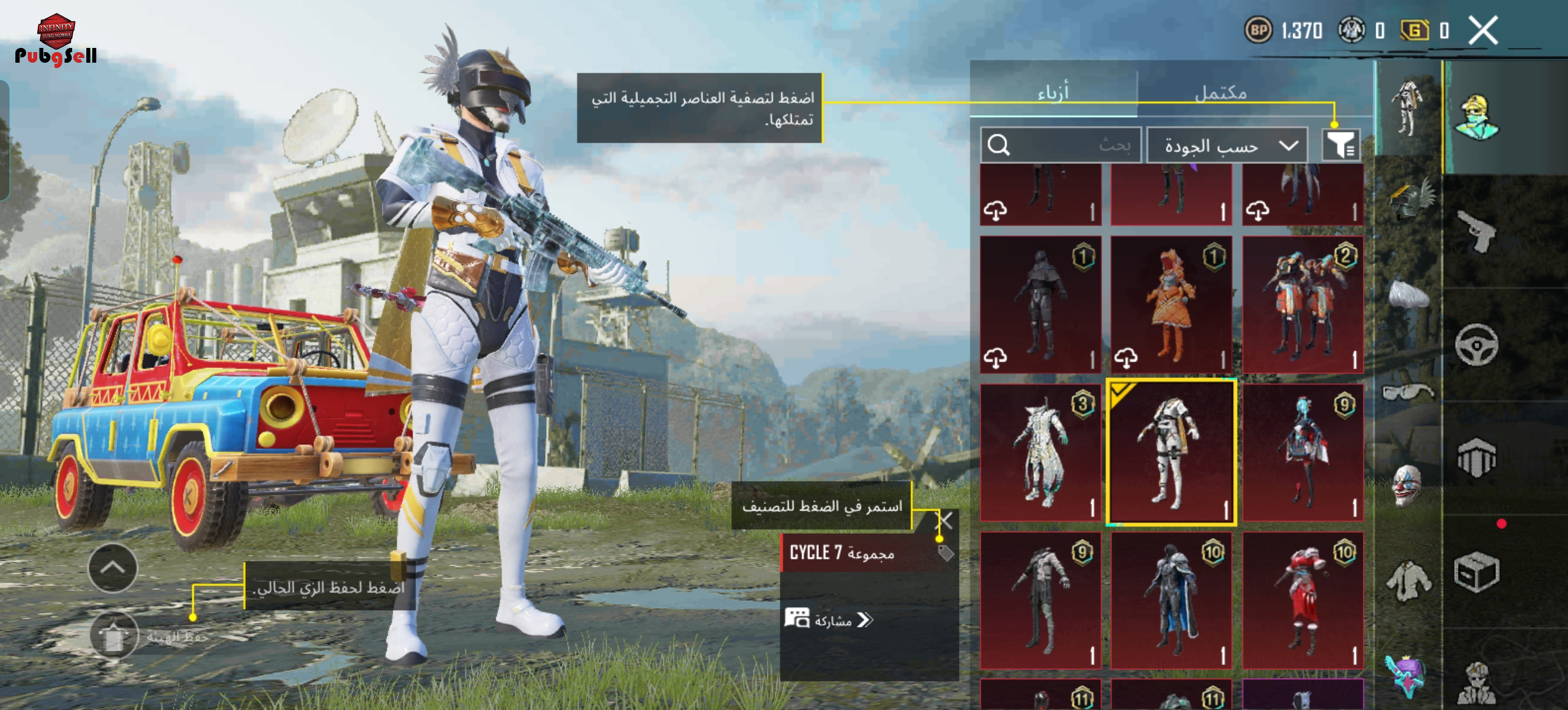Viewport: 1568px width, 710px height.
Task: Close the Cycle 7 item info panel
Action: coord(944,521)
